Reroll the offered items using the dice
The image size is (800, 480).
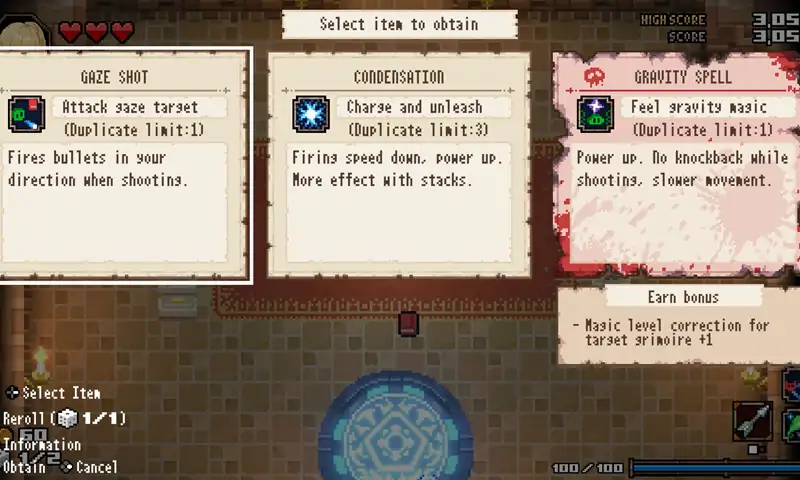pyautogui.click(x=68, y=419)
